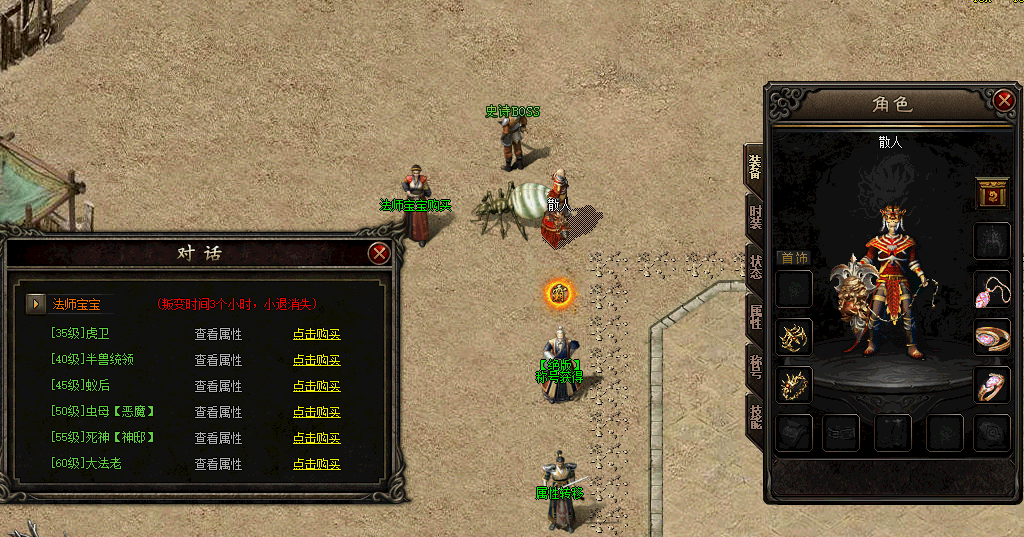Image resolution: width=1024 pixels, height=537 pixels.
Task: Click the arrow beside 法师宝宝
Action: coord(36,303)
